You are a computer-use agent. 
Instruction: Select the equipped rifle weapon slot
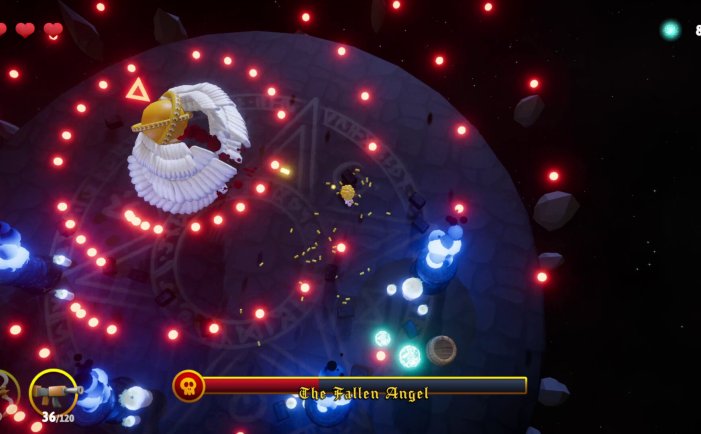53,392
